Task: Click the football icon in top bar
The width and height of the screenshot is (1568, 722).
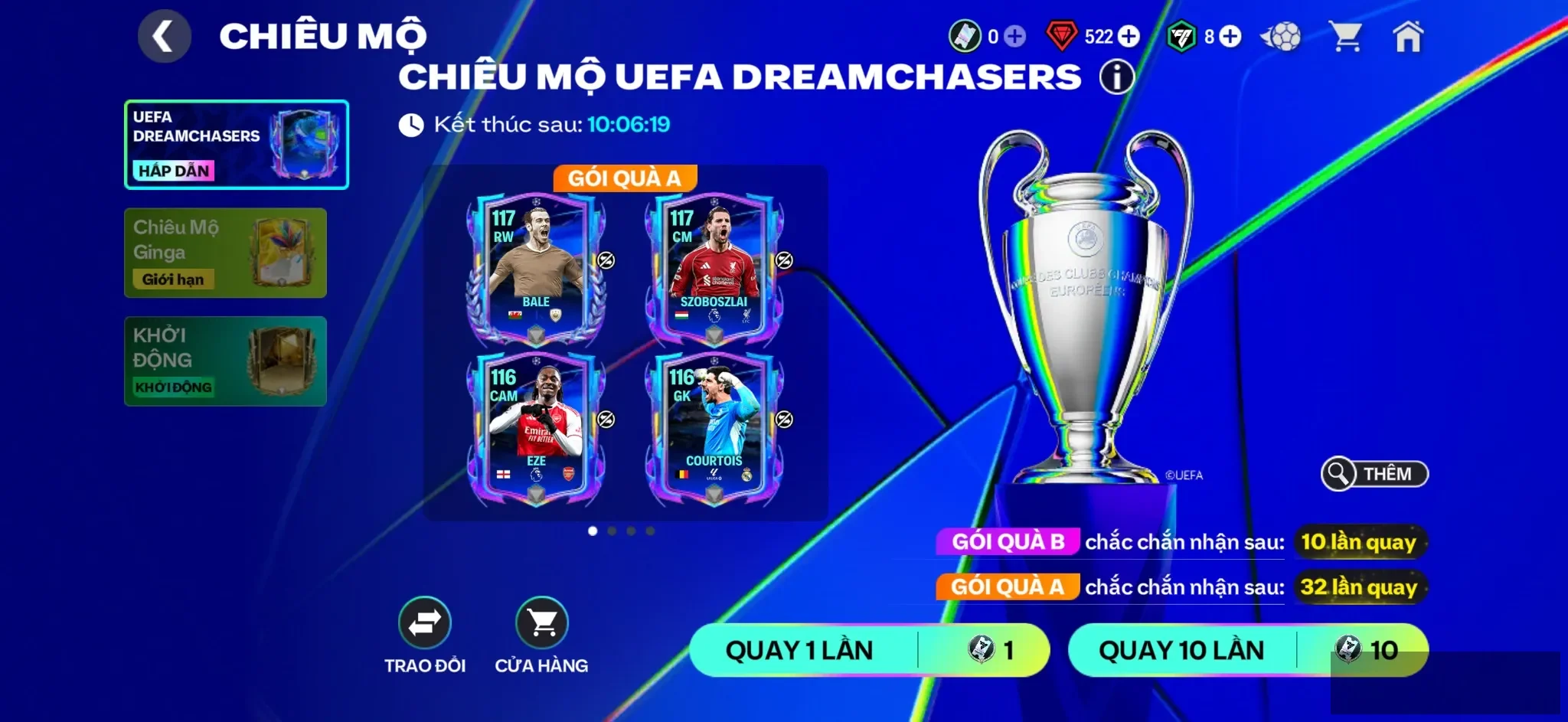Action: (x=1281, y=35)
